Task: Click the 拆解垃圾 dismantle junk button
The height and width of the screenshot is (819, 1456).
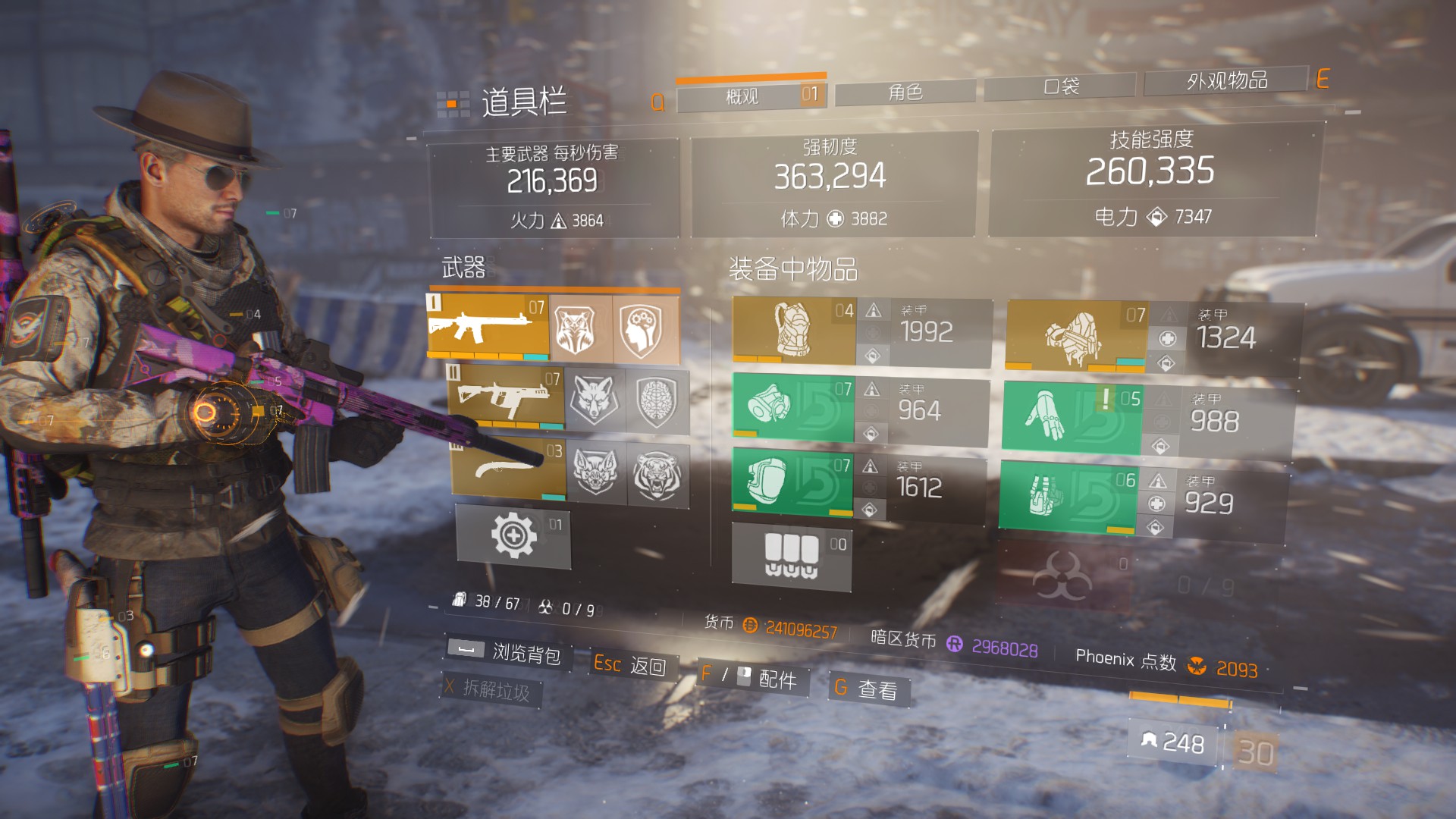Action: pos(490,689)
